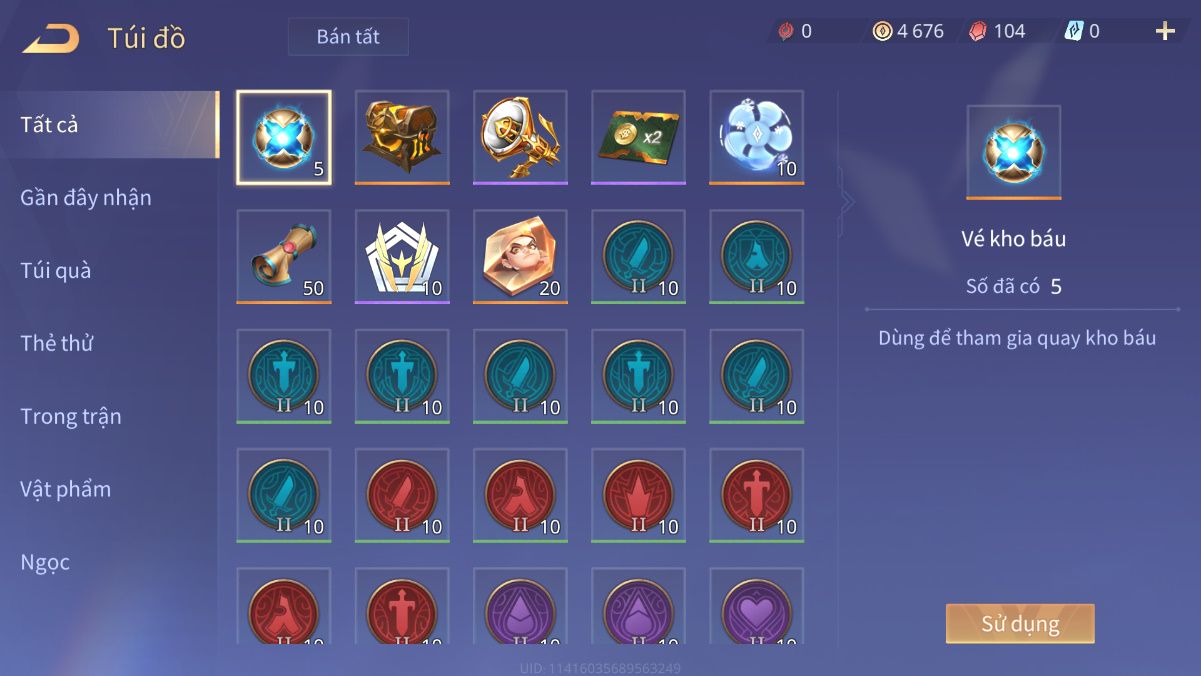1201x676 pixels.
Task: Choose the small trumpet item with 50
Action: coord(284,256)
